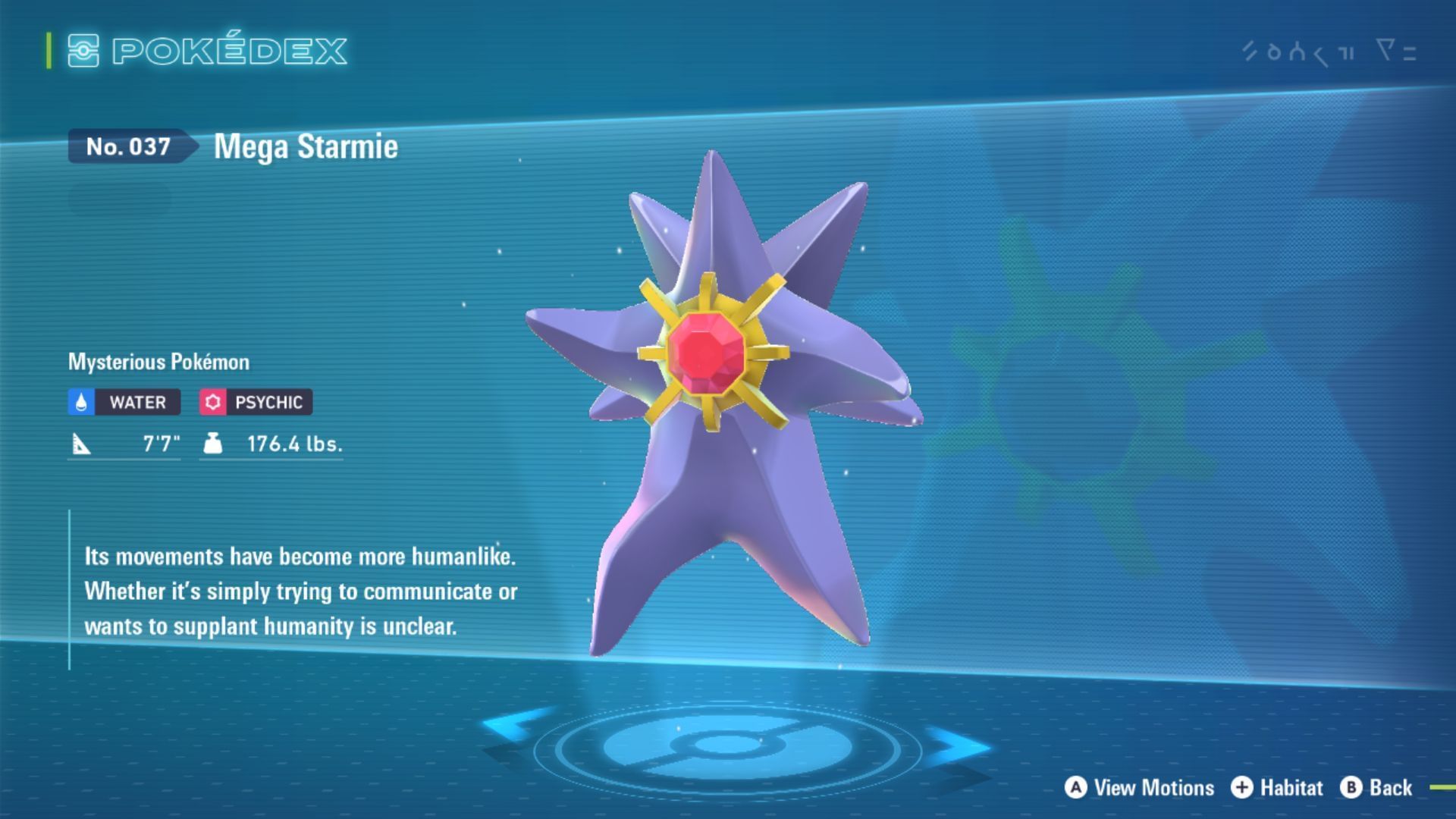Click the A button icon next to View Motions
The width and height of the screenshot is (1456, 819).
tap(1075, 788)
